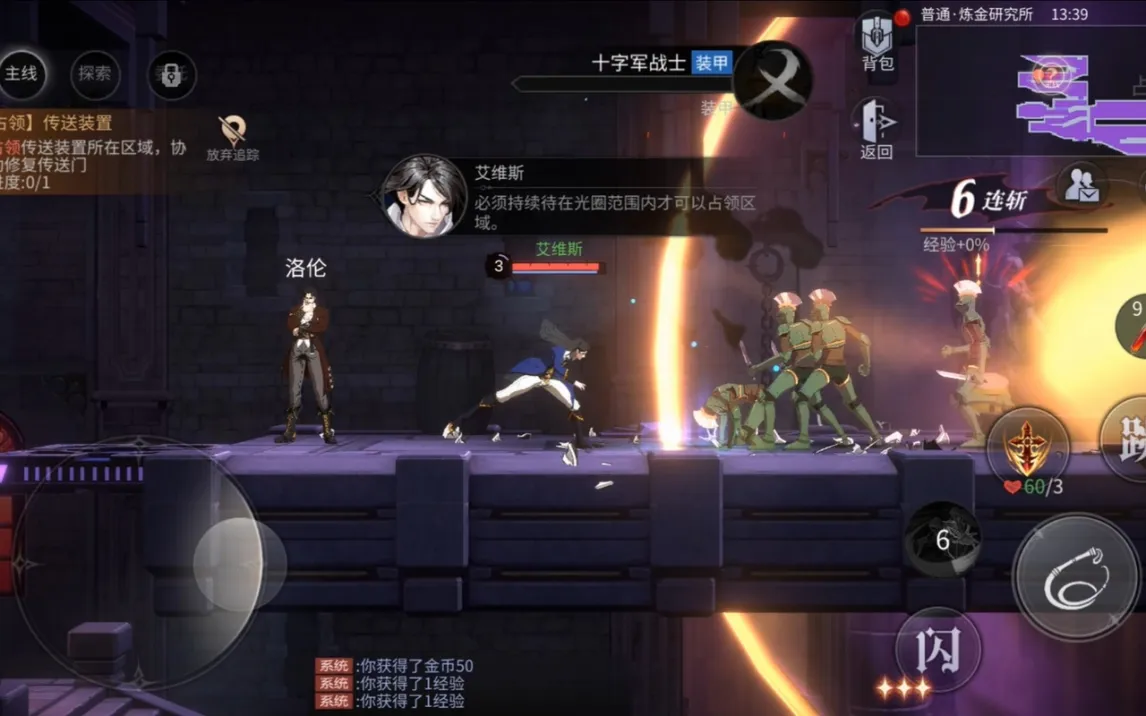Tap 放弃追踪 to stop tracking the quest

(233, 138)
